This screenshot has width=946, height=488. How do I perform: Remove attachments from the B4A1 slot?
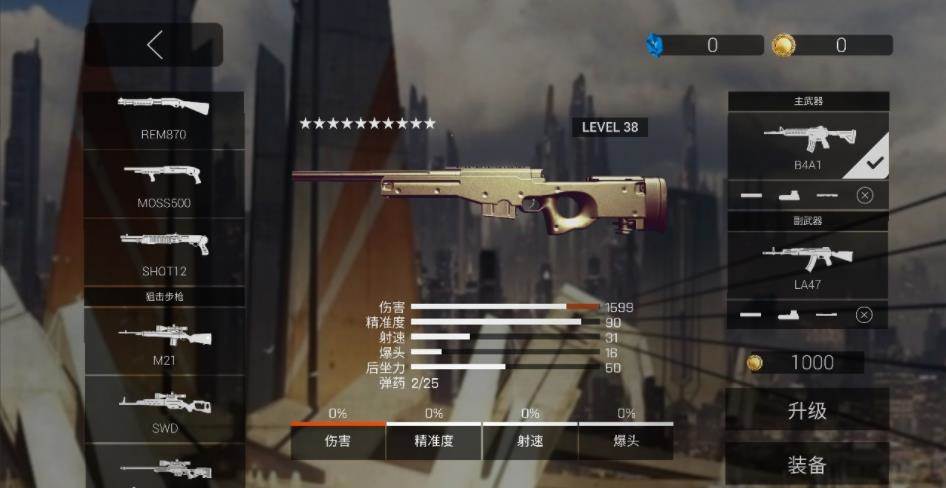click(865, 195)
